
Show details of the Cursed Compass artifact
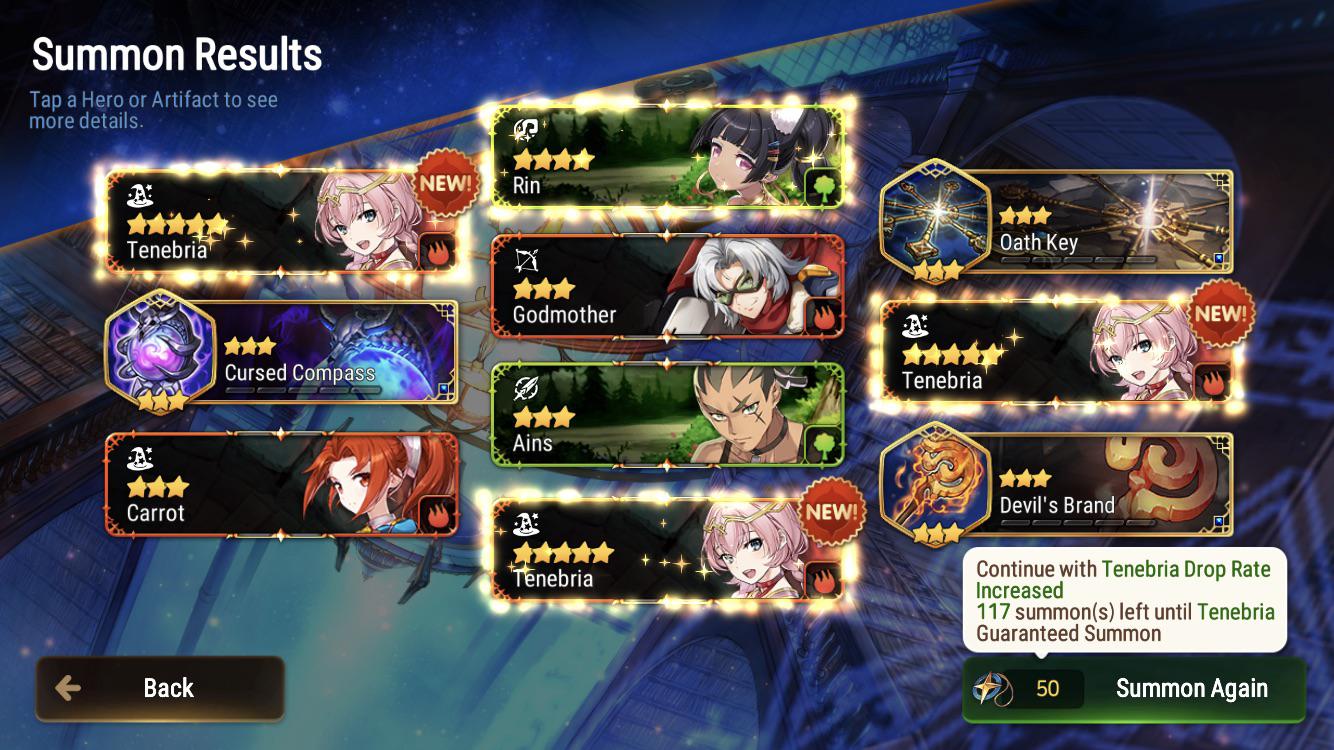coord(282,352)
